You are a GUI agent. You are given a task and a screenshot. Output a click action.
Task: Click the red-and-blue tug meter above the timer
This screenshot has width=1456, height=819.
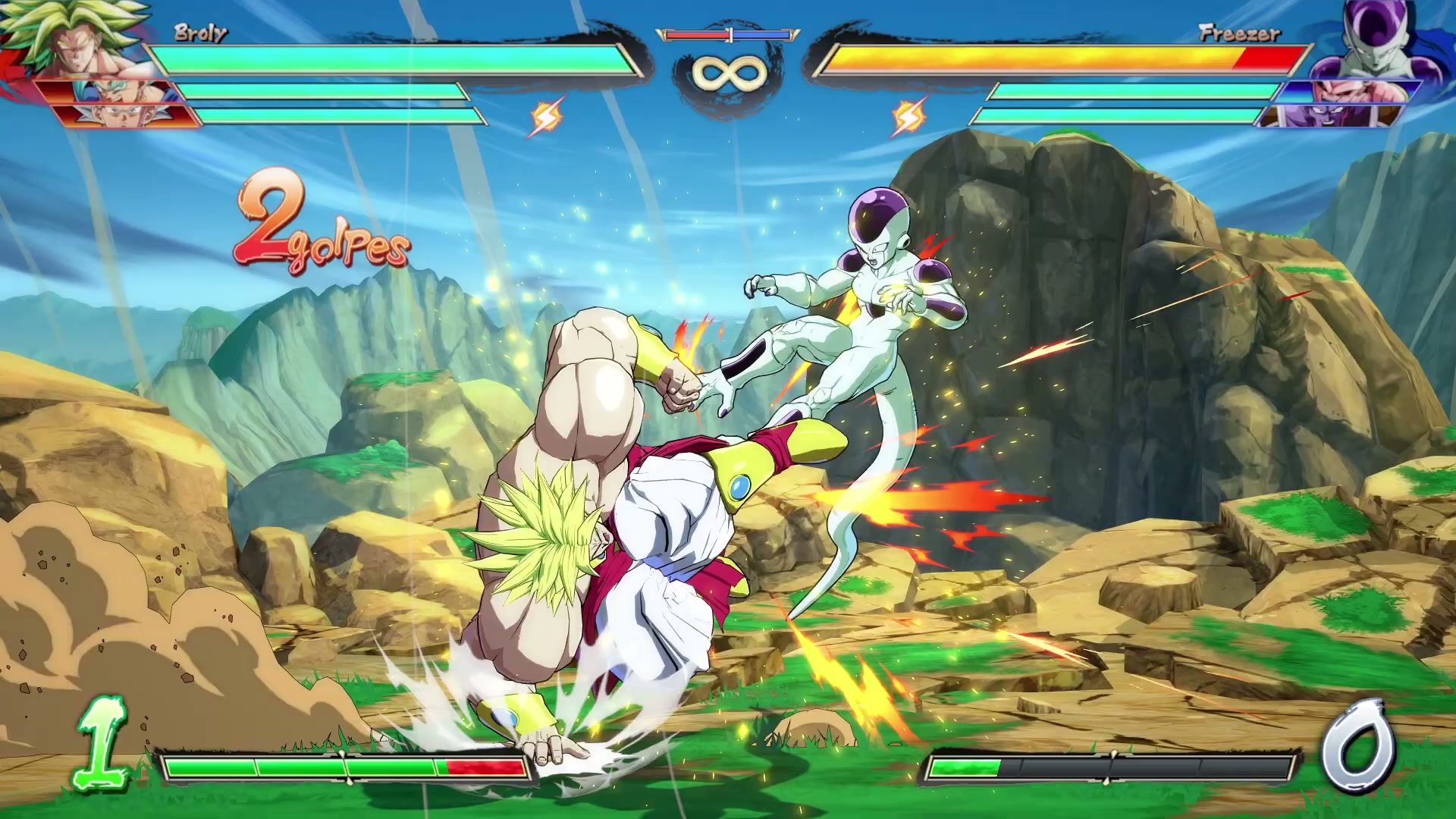[726, 34]
